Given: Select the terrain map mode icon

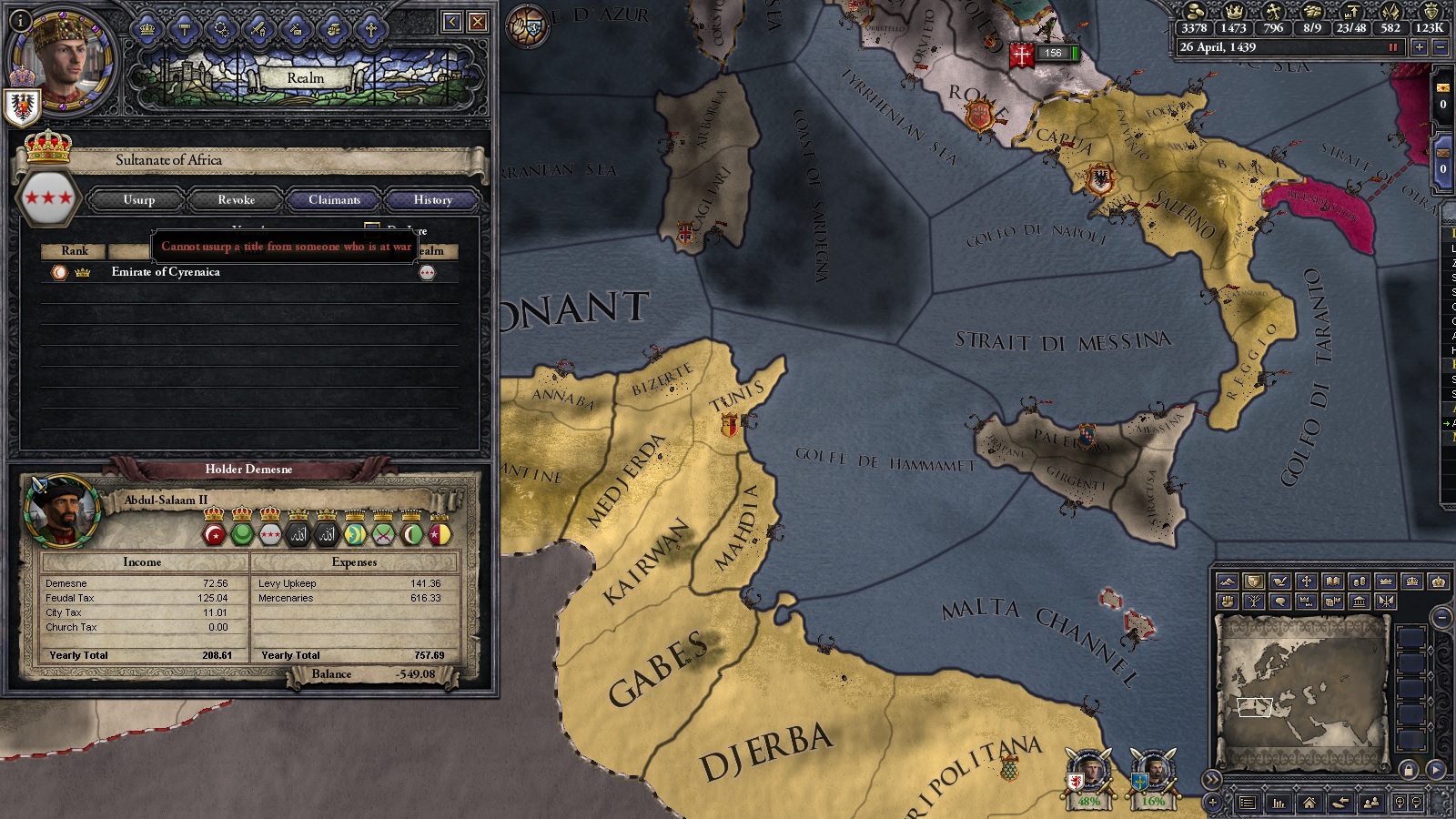Looking at the screenshot, I should point(1229,581).
